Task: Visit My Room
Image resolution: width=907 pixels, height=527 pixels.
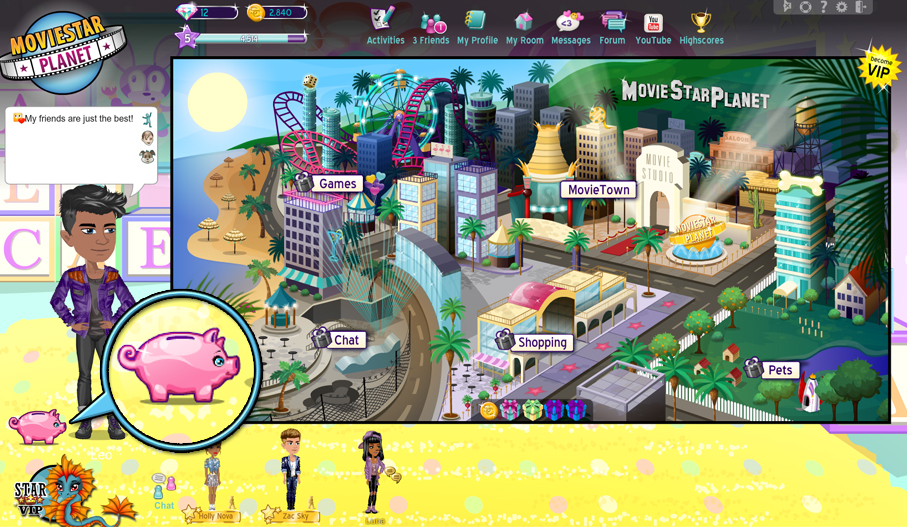Action: (x=524, y=27)
